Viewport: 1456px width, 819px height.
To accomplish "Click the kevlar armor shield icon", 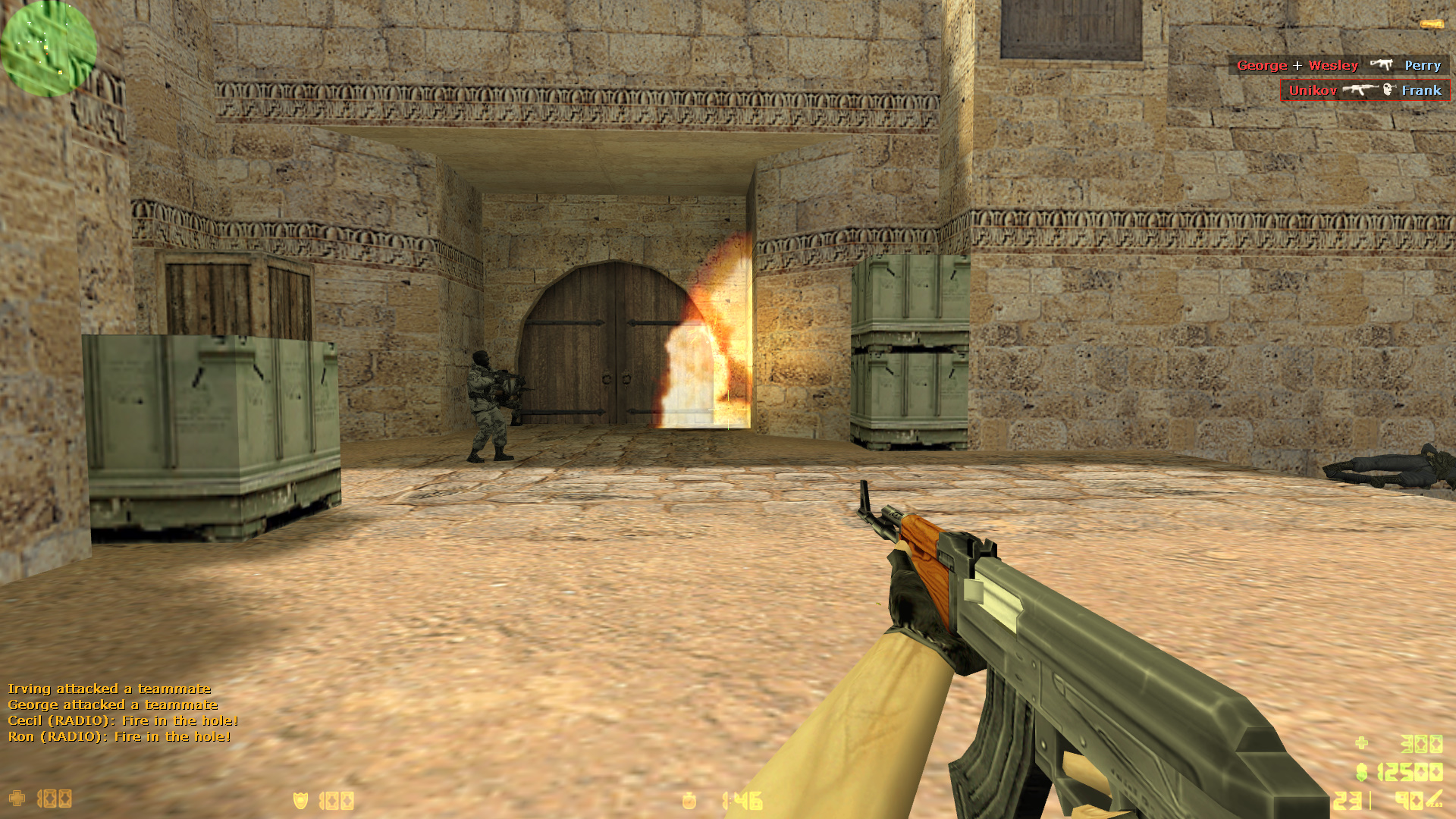I will click(x=301, y=800).
